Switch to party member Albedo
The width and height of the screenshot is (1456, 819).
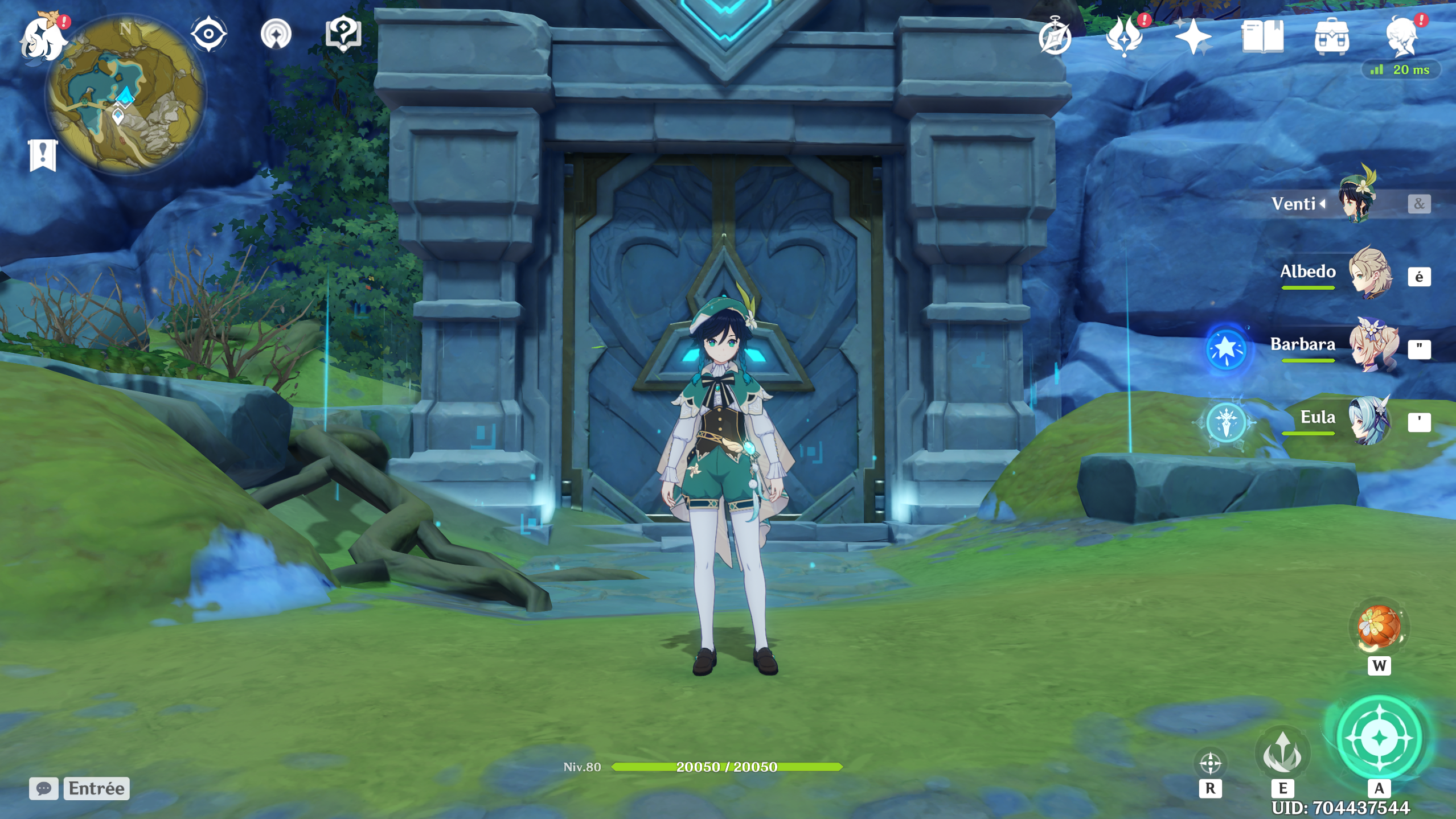(1369, 273)
